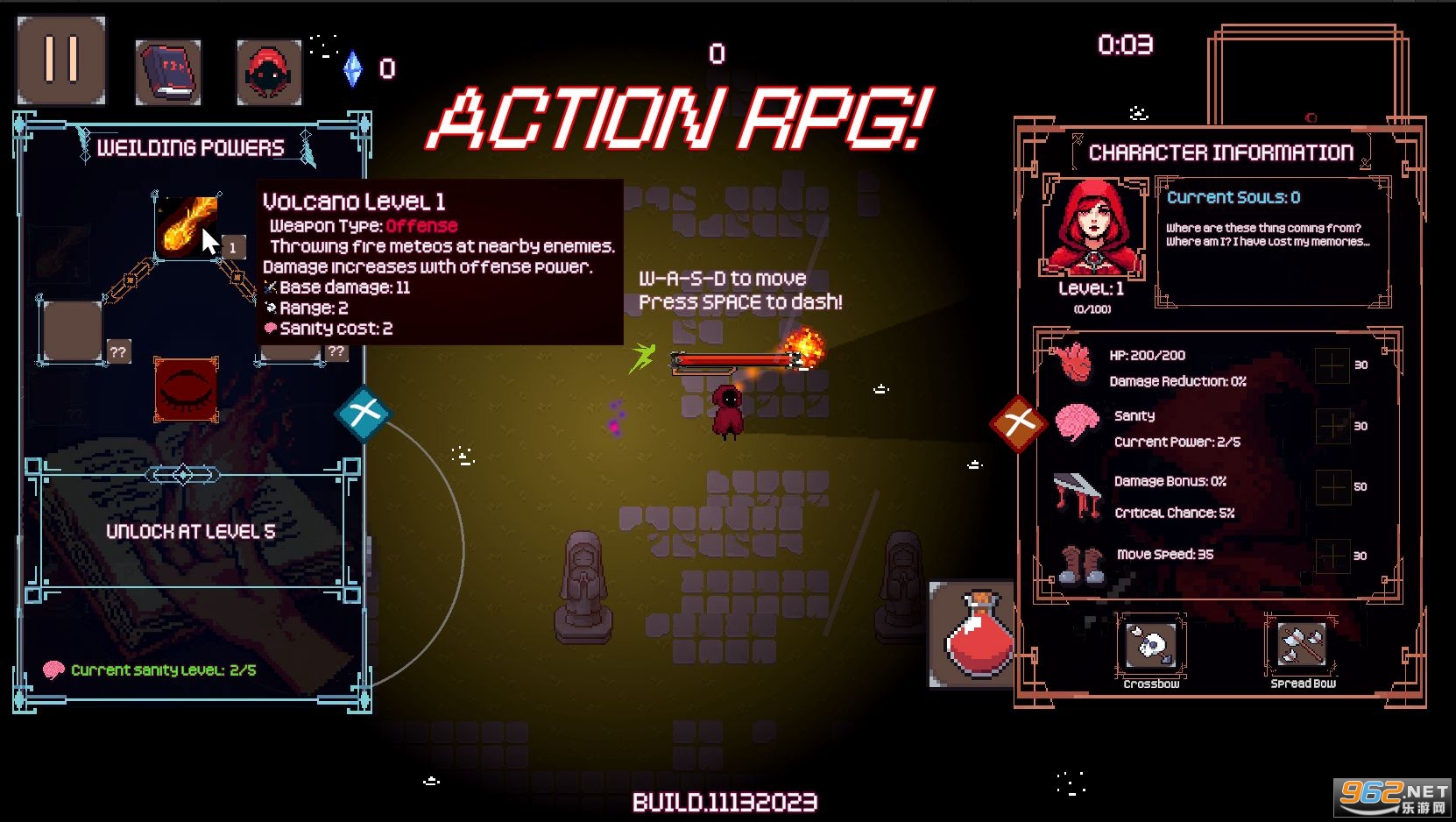Open the spellbook icon
Image resolution: width=1456 pixels, height=822 pixels.
(x=168, y=72)
